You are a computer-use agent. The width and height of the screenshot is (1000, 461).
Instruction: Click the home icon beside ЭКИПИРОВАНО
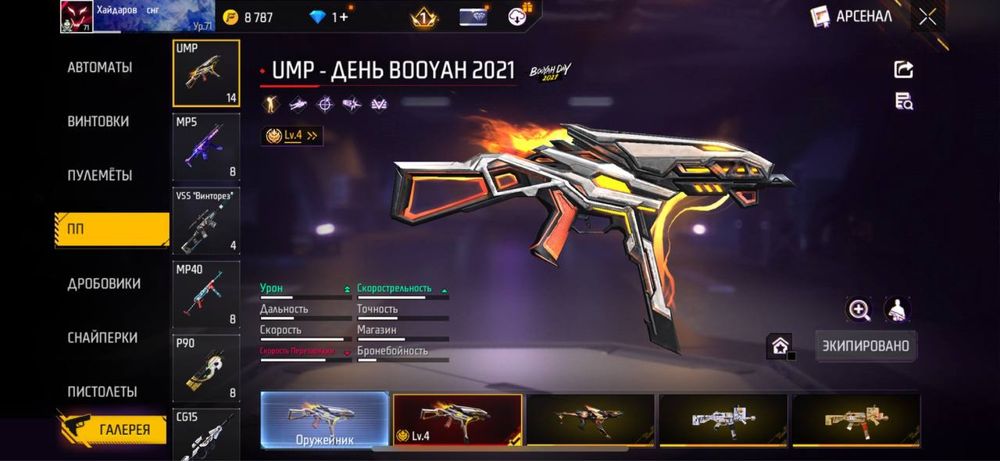[x=780, y=346]
